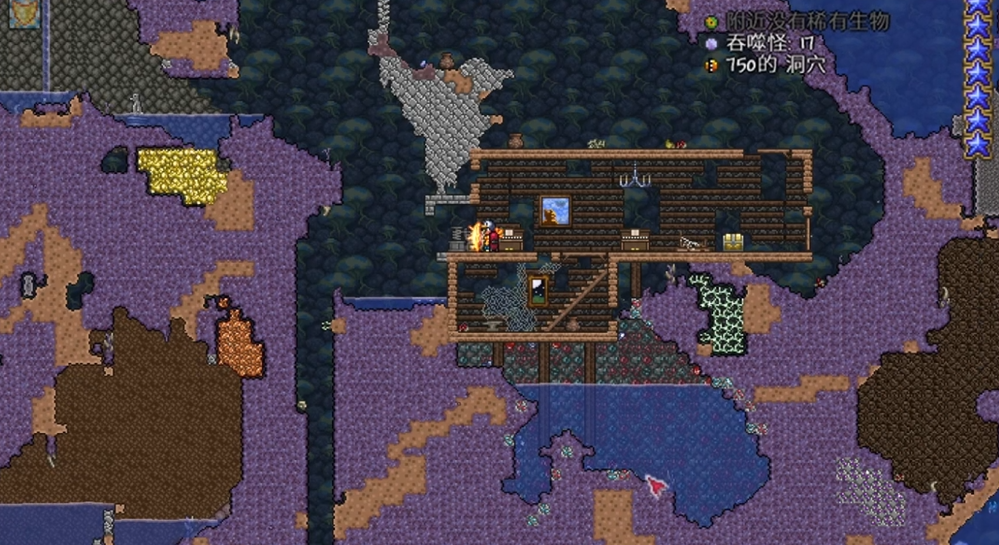Select the Depth Meter info icon

(x=712, y=65)
